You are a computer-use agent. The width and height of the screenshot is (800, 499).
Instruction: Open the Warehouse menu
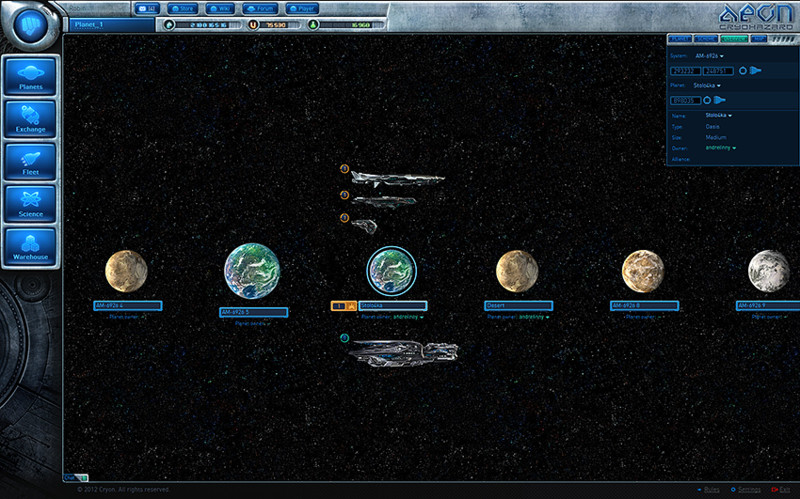coord(30,248)
